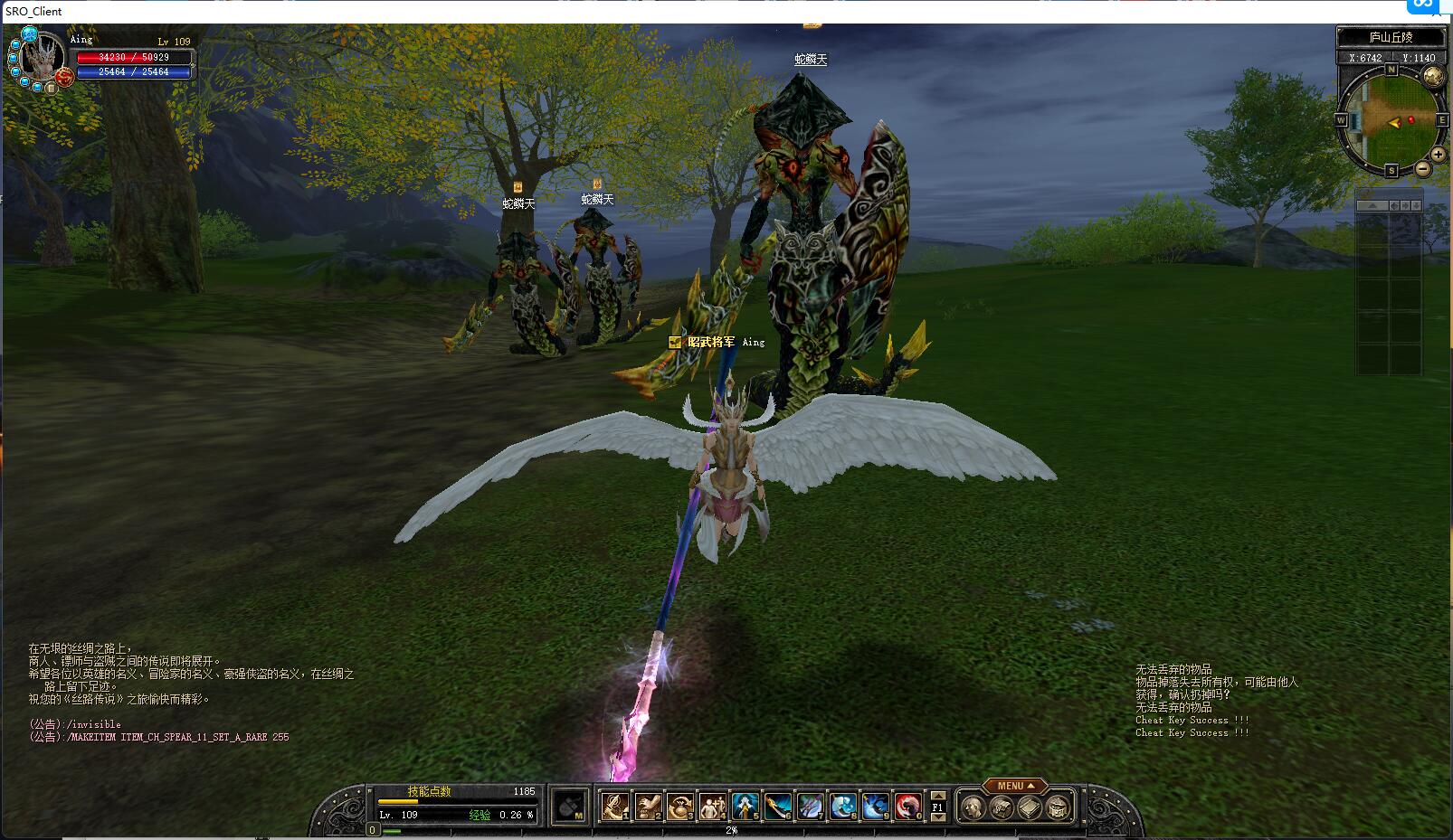The image size is (1453, 840).
Task: Click the red dragon emblem by portrait
Action: (65, 78)
